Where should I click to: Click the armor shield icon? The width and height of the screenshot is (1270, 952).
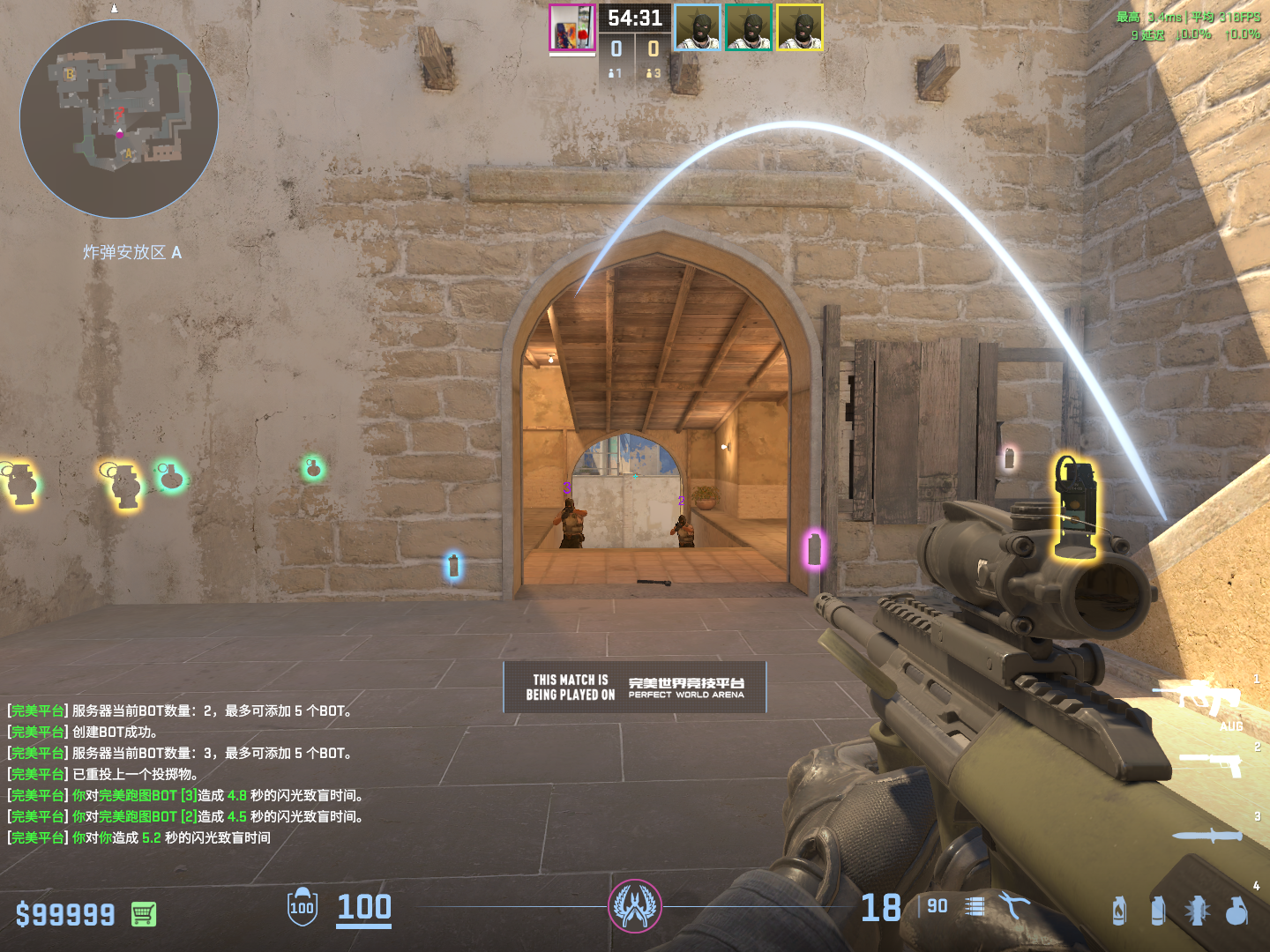click(303, 907)
